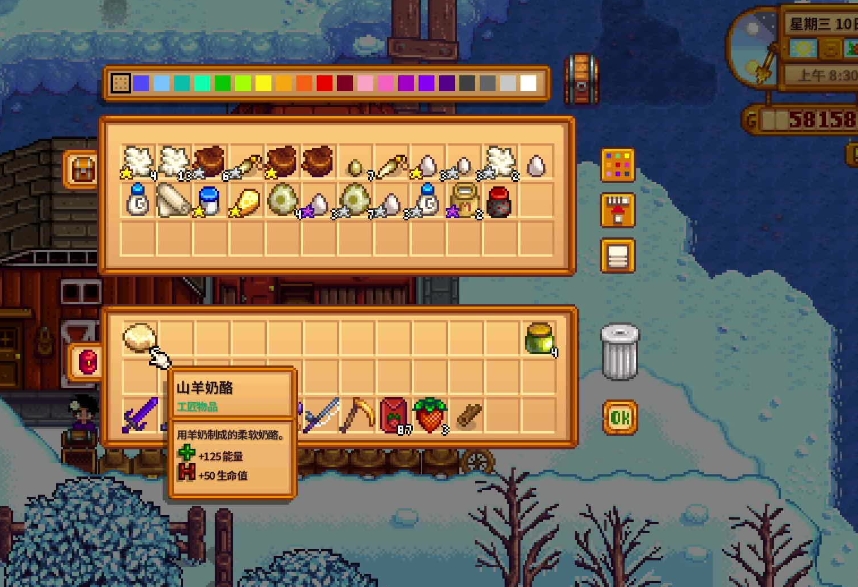The image size is (858, 587).
Task: Pick the white chest color swatch
Action: [528, 83]
